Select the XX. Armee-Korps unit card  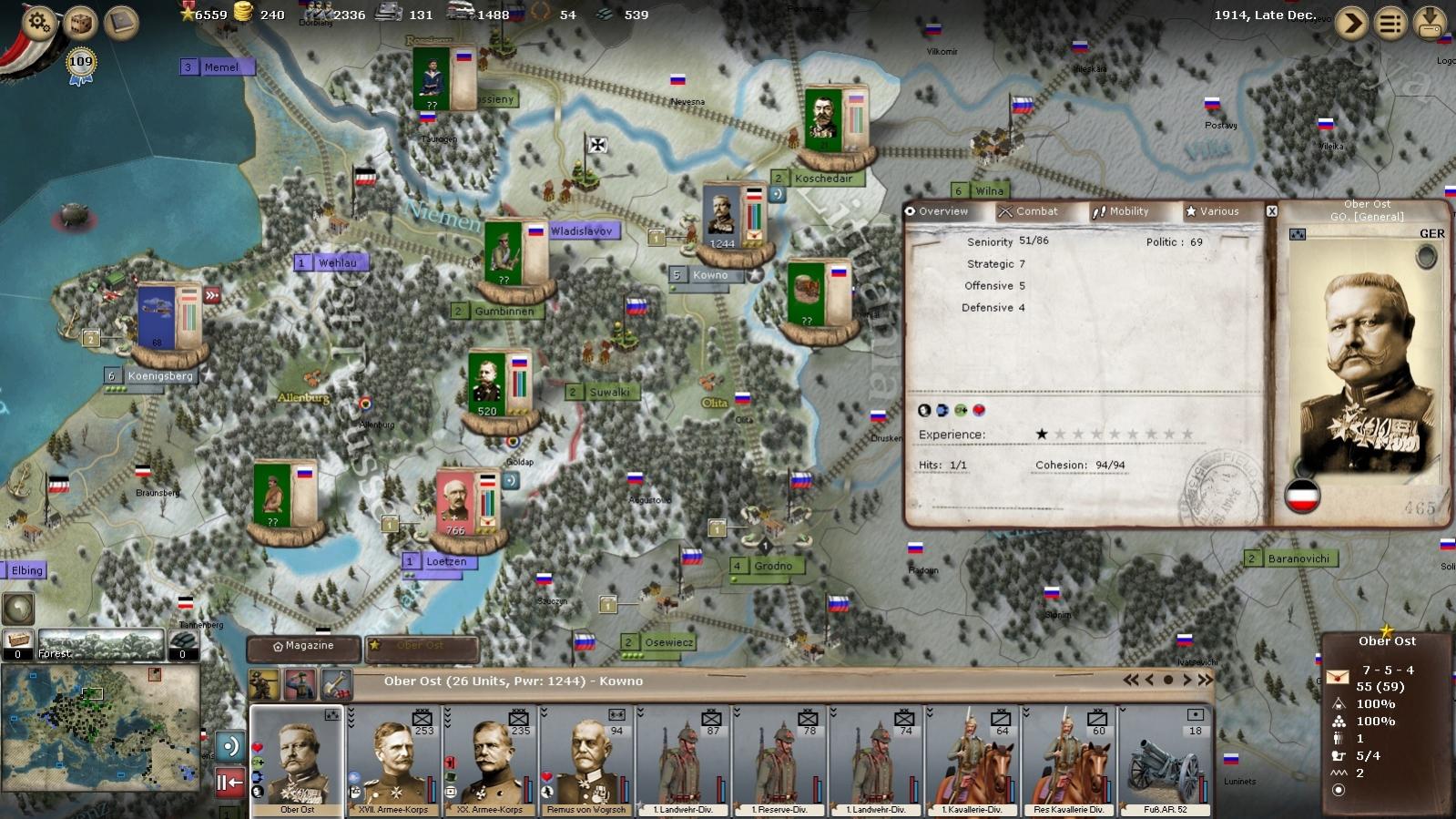click(x=491, y=762)
